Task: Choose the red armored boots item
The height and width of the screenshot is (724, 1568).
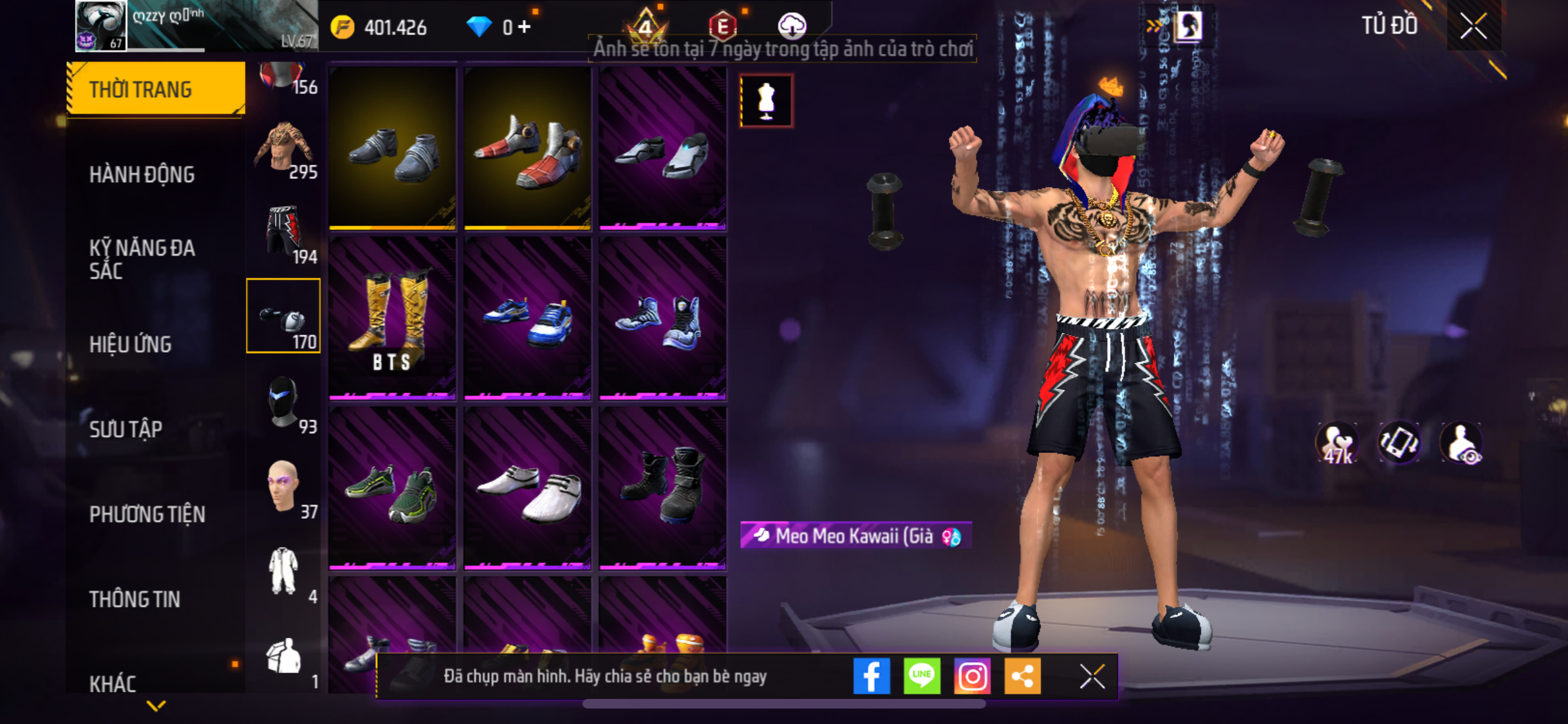Action: (527, 149)
